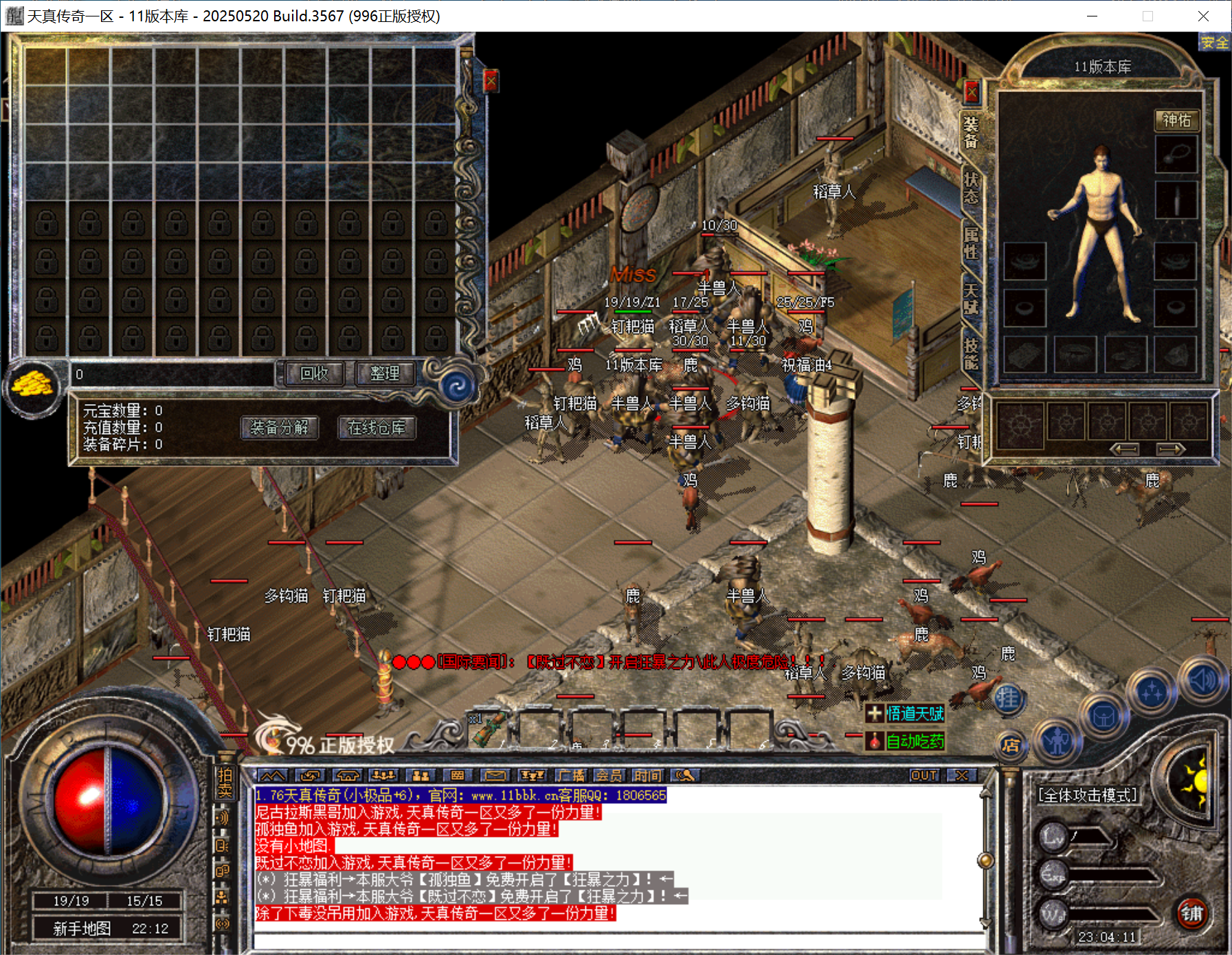Click the 回收 recycle button
Image resolution: width=1232 pixels, height=955 pixels.
(314, 373)
